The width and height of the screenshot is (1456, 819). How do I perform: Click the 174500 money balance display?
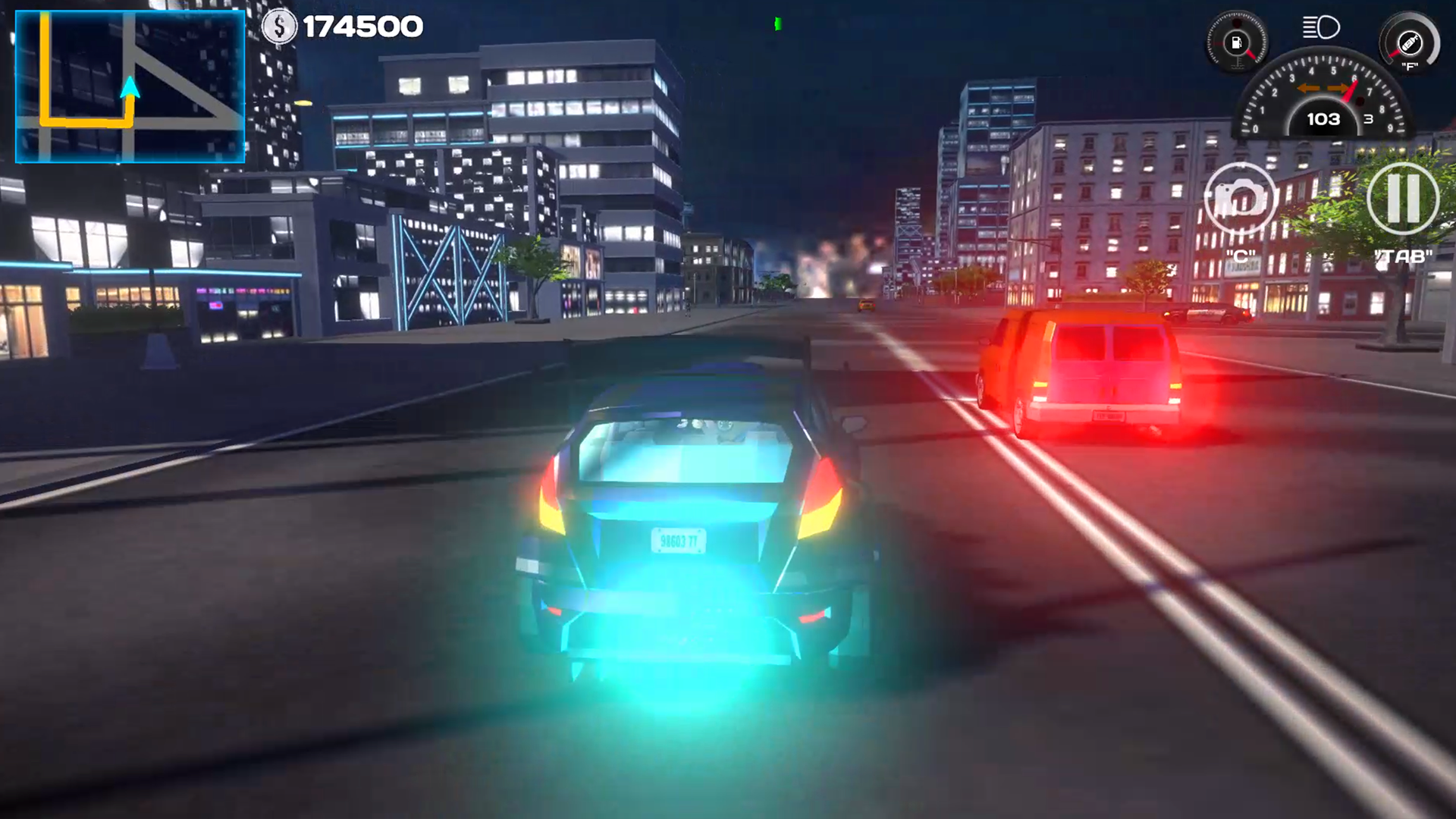pos(364,25)
